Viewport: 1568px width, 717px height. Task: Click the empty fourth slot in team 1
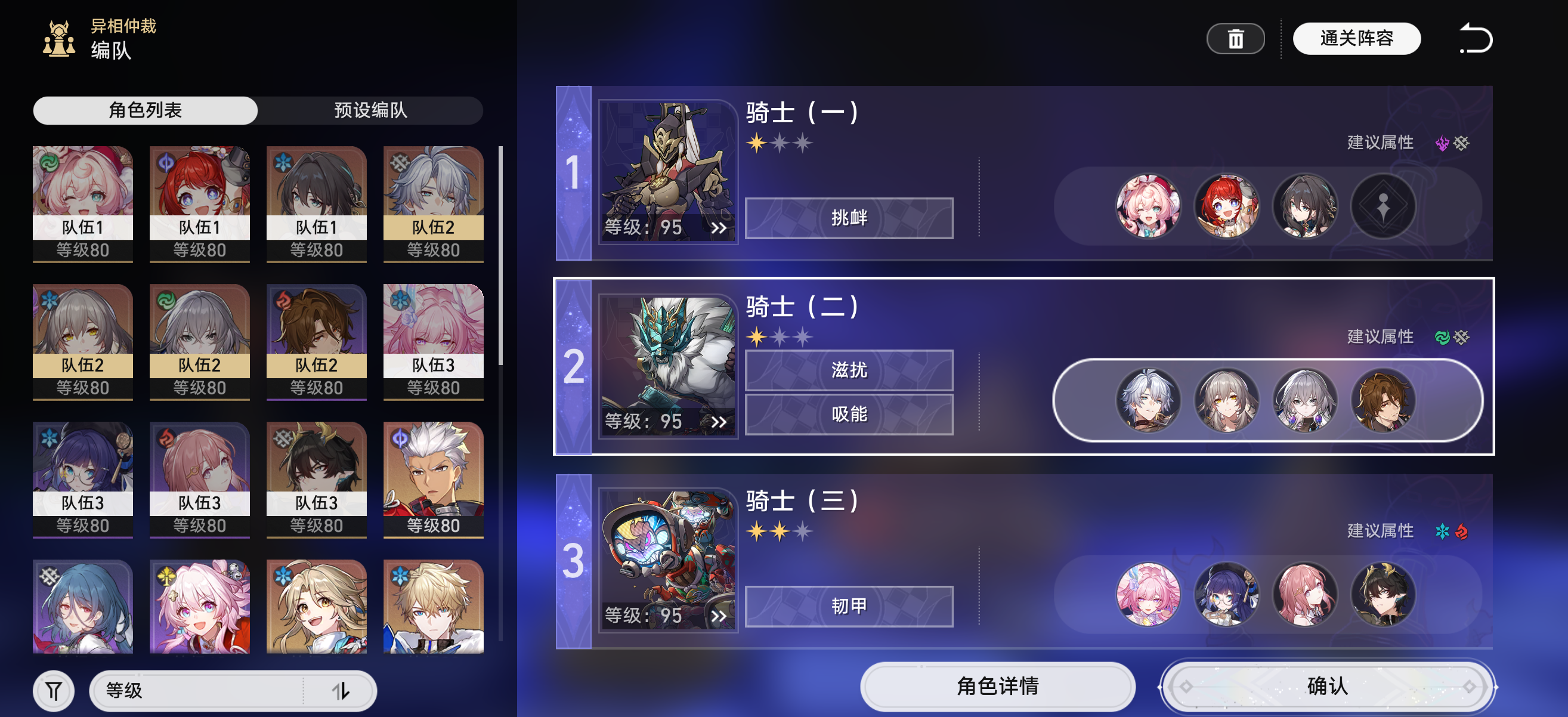[x=1383, y=207]
